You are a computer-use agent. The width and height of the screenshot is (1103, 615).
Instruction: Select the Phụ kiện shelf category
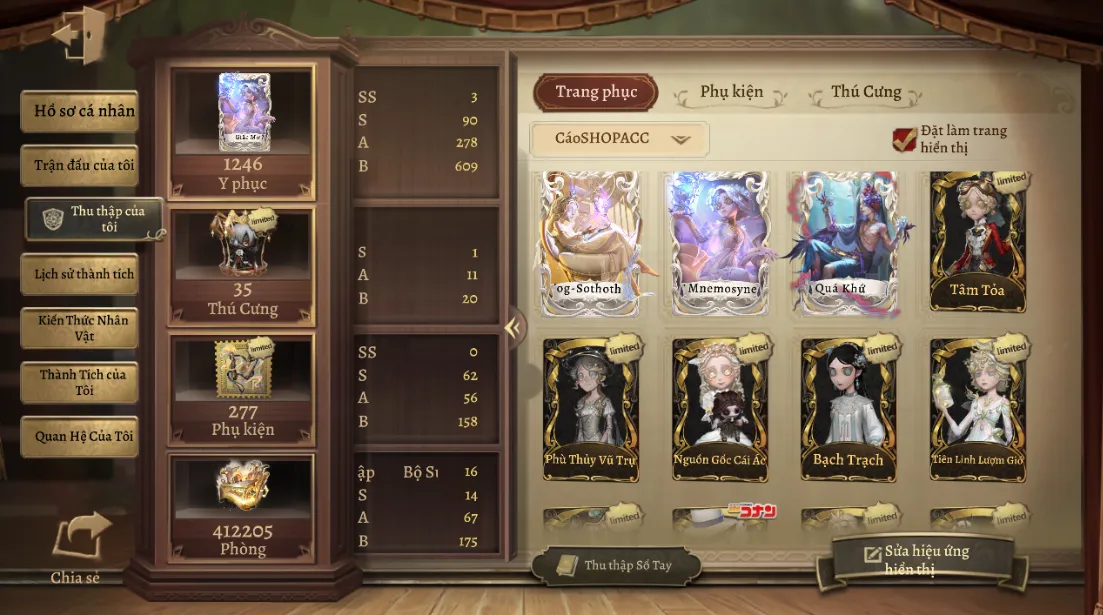242,390
